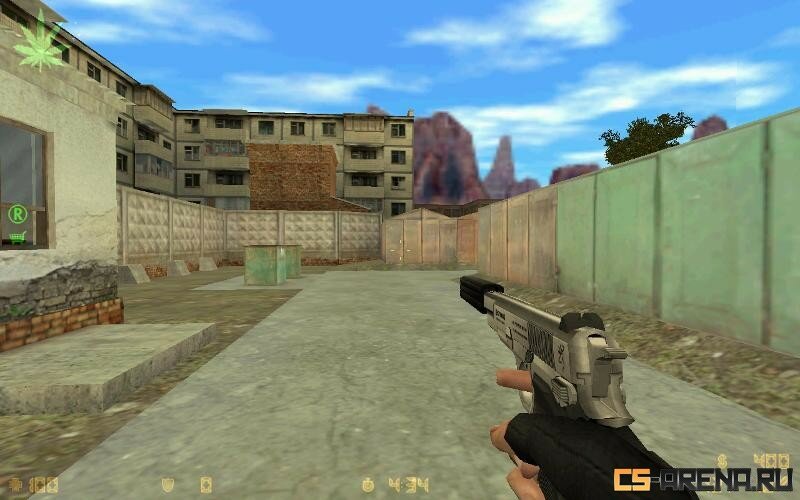Click the green shopping cart buy-zone icon
This screenshot has width=800, height=500.
point(17,237)
